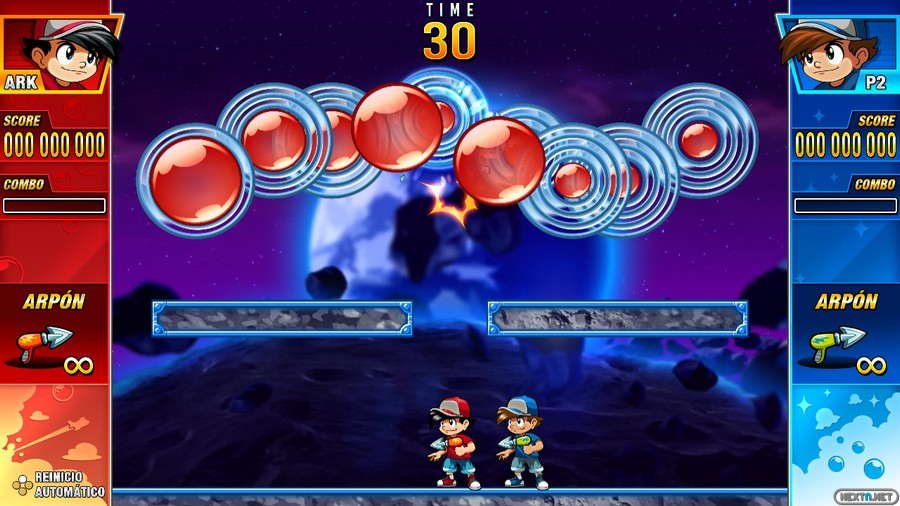Choose P2's green Arpón harpoon gun icon
900x506 pixels.
pyautogui.click(x=829, y=345)
